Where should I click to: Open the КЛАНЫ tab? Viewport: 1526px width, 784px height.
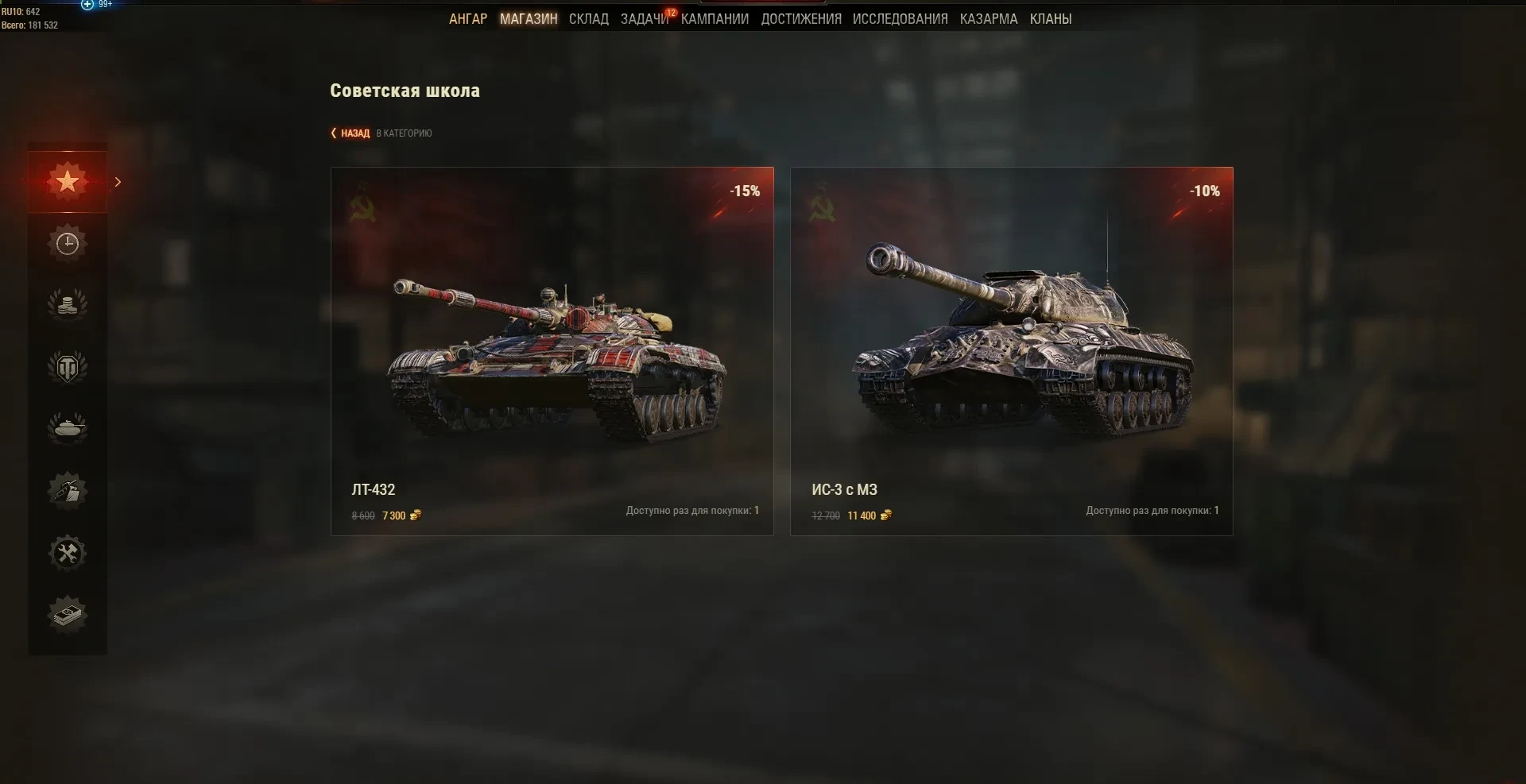tap(1051, 19)
